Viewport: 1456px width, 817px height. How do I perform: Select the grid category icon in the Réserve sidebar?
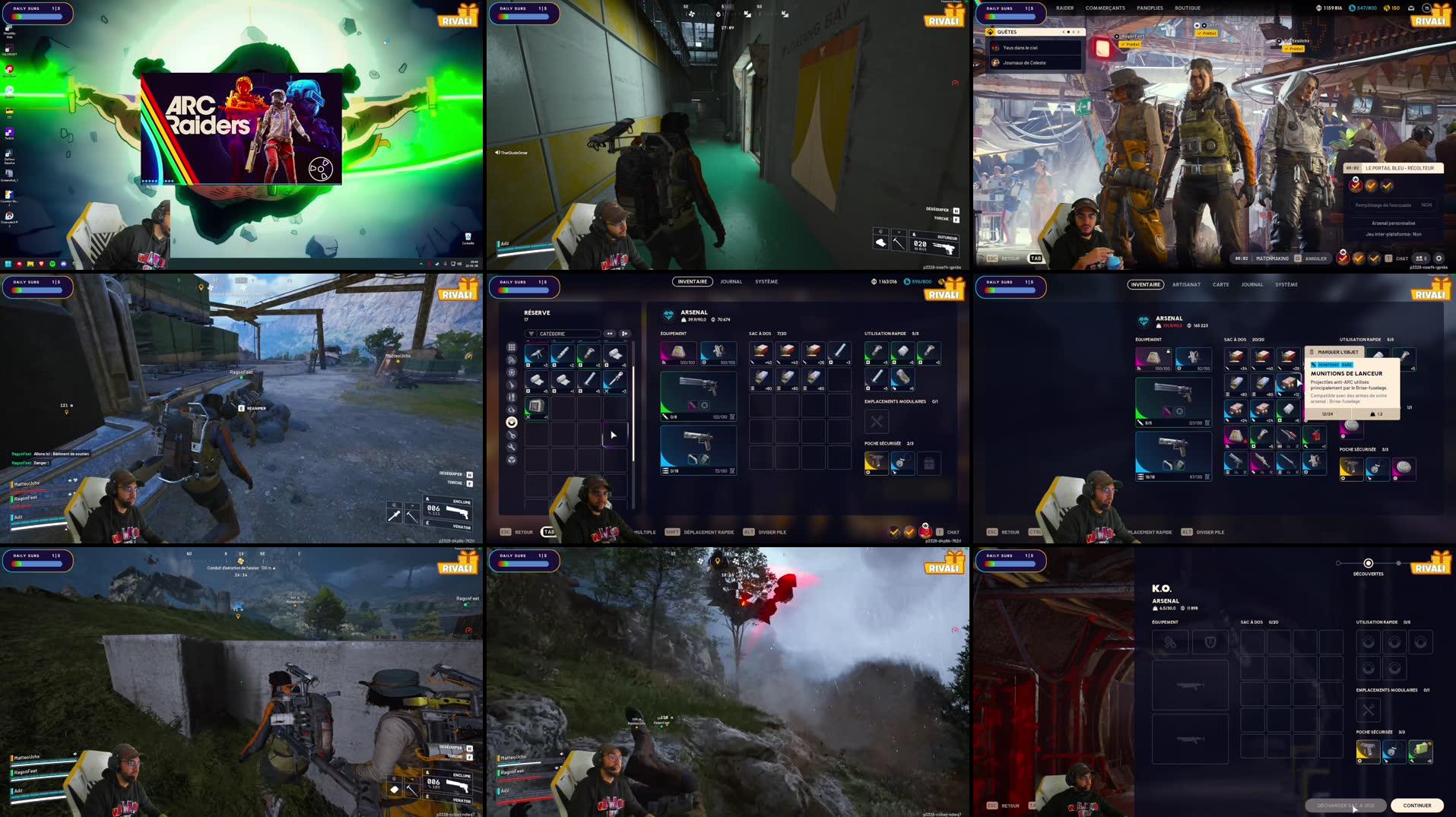click(512, 347)
